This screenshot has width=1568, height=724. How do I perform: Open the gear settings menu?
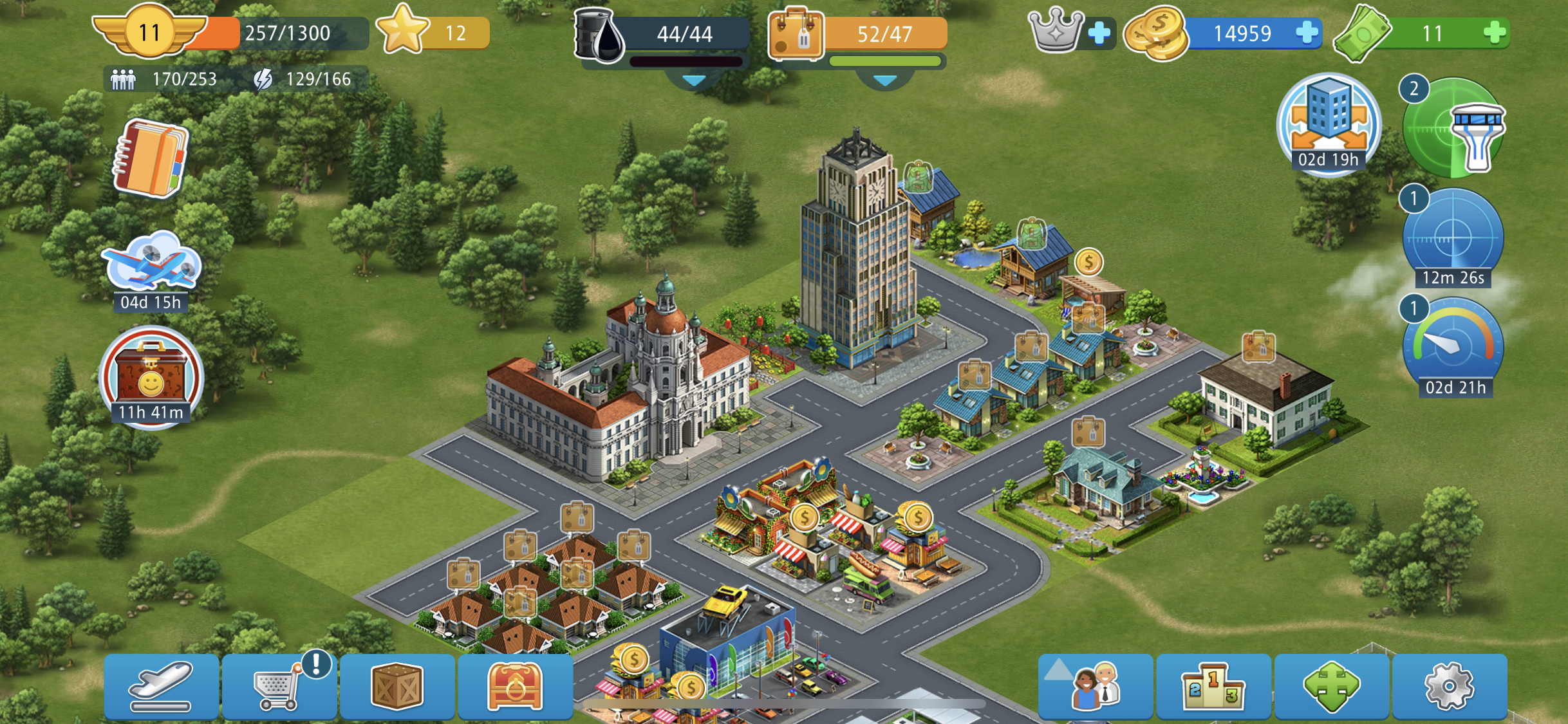pyautogui.click(x=1449, y=687)
